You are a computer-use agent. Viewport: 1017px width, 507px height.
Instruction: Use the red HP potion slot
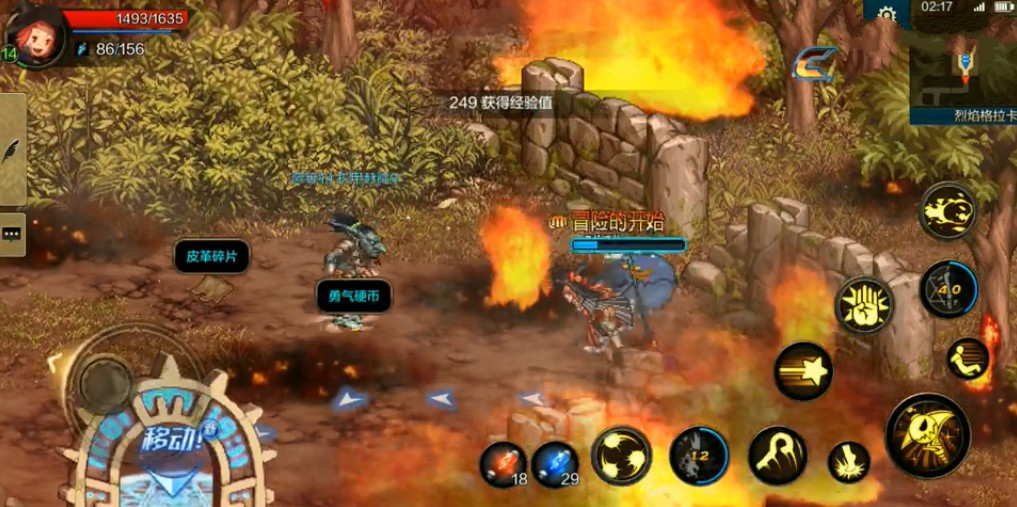pos(503,465)
